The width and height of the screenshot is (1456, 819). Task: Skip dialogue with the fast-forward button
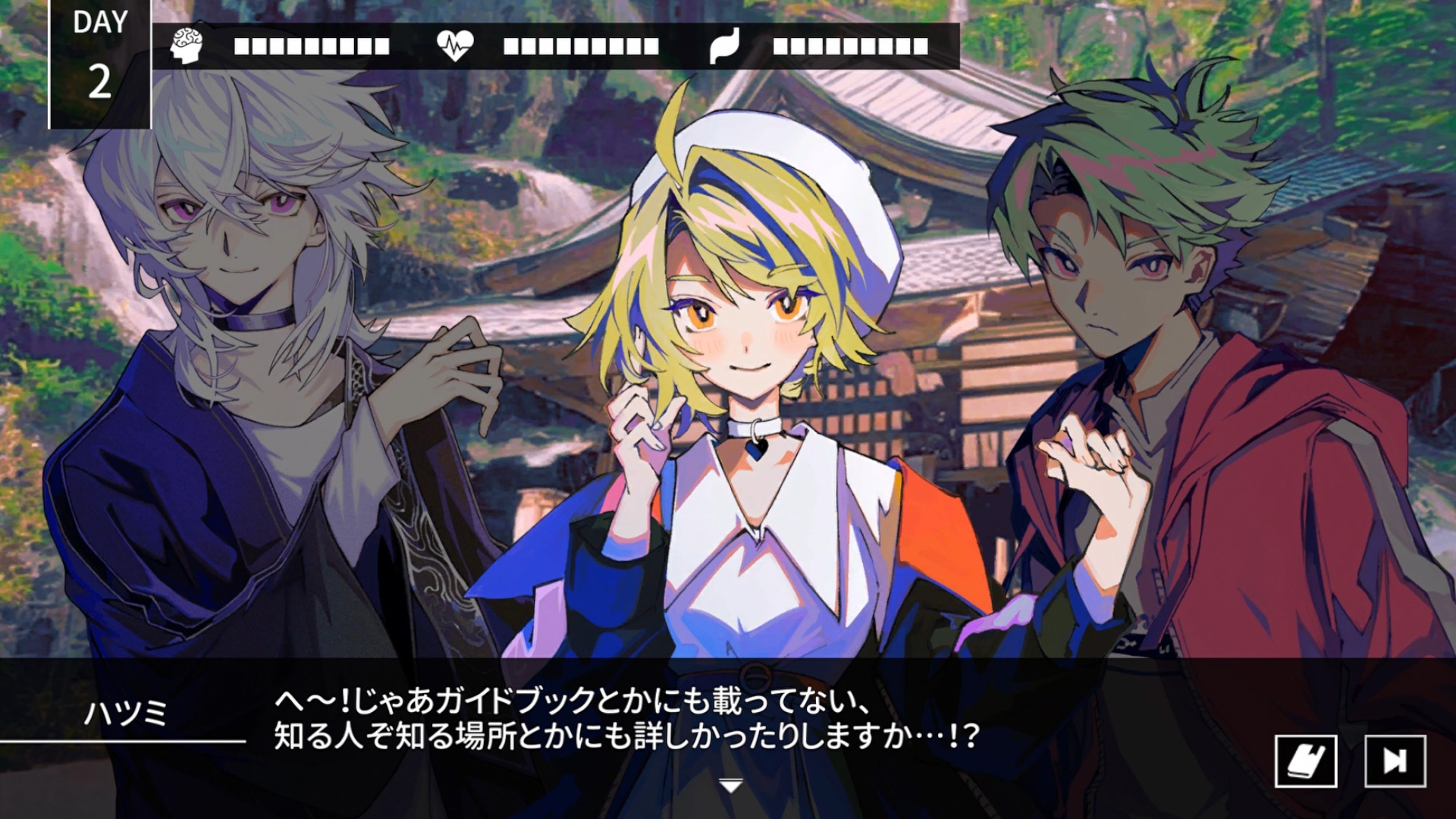point(1395,761)
